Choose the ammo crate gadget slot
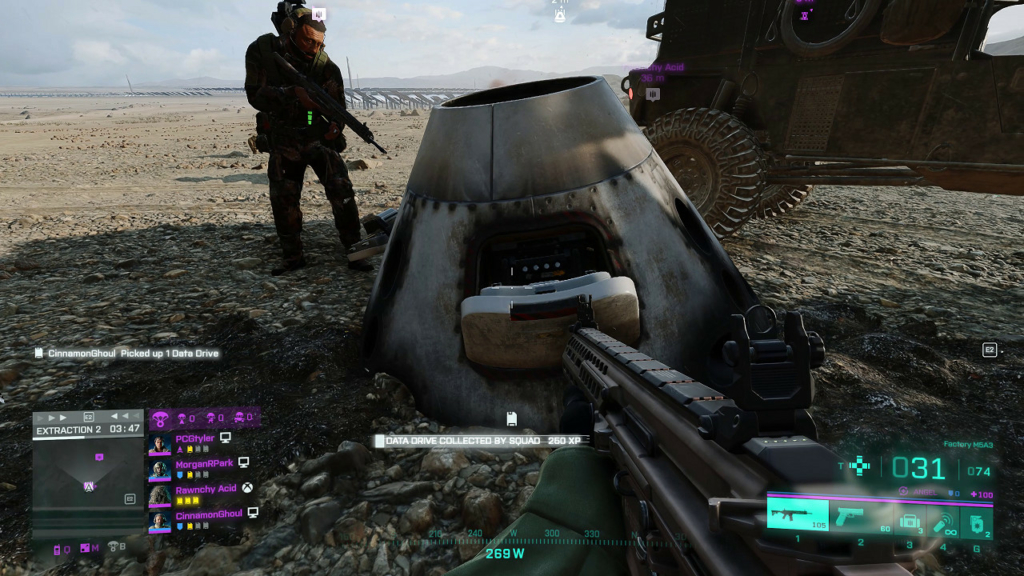 pos(908,518)
